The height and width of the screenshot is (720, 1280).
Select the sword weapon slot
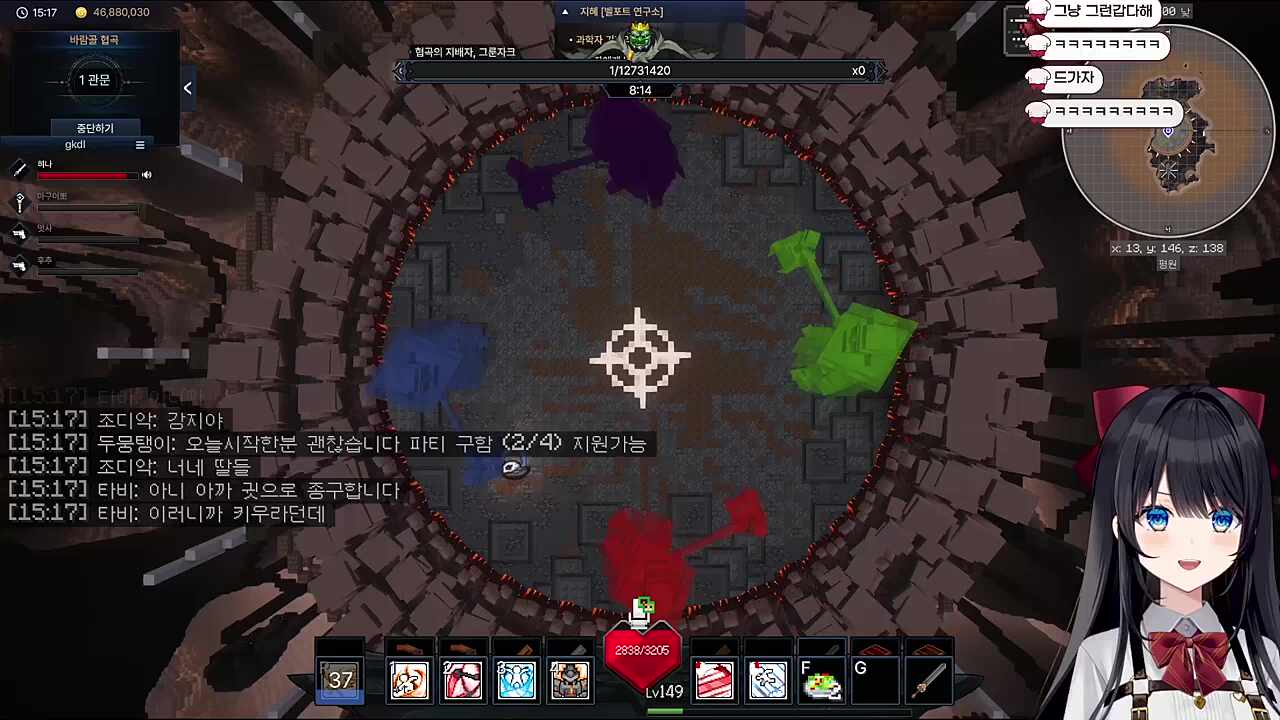(x=930, y=680)
